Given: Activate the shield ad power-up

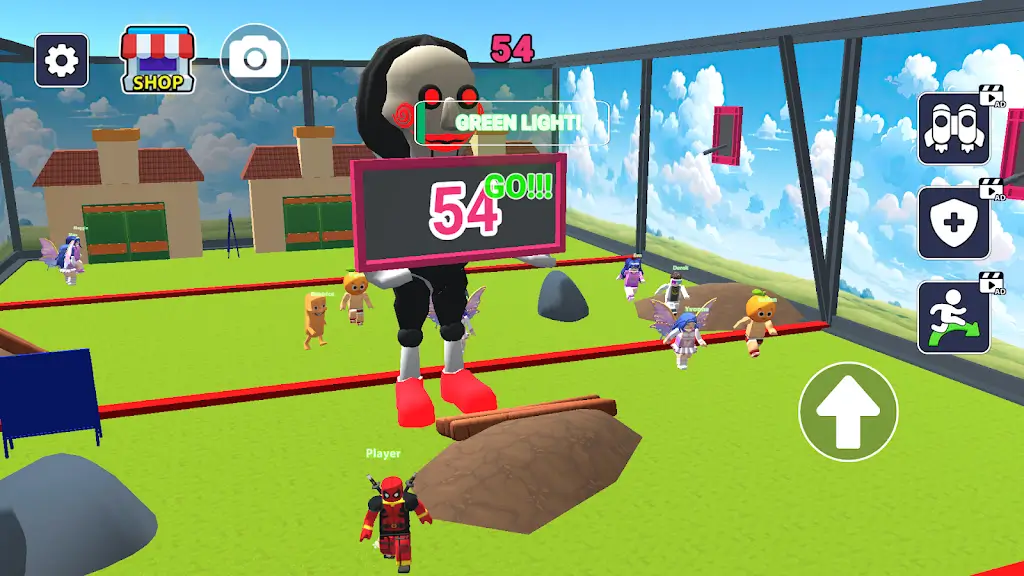Looking at the screenshot, I should 954,223.
